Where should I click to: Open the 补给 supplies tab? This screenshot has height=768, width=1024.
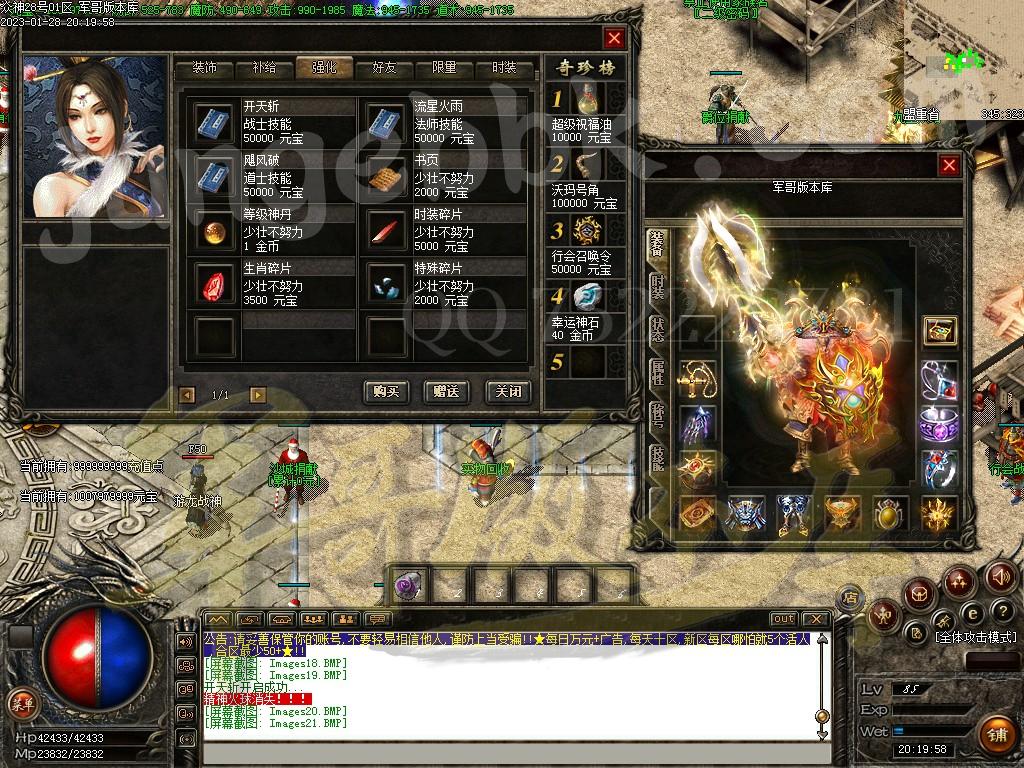click(x=264, y=68)
